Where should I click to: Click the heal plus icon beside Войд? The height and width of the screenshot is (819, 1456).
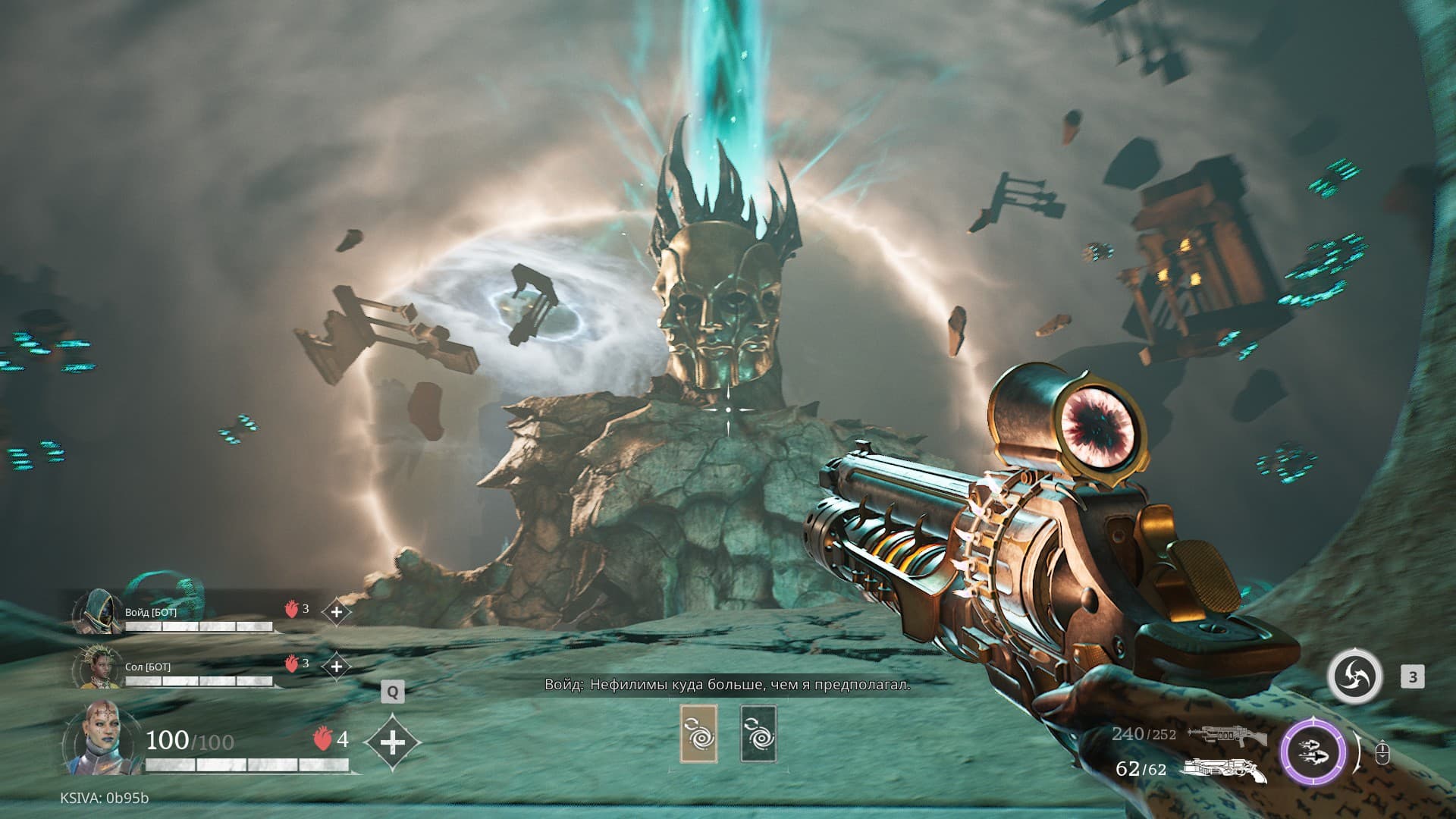pos(336,611)
